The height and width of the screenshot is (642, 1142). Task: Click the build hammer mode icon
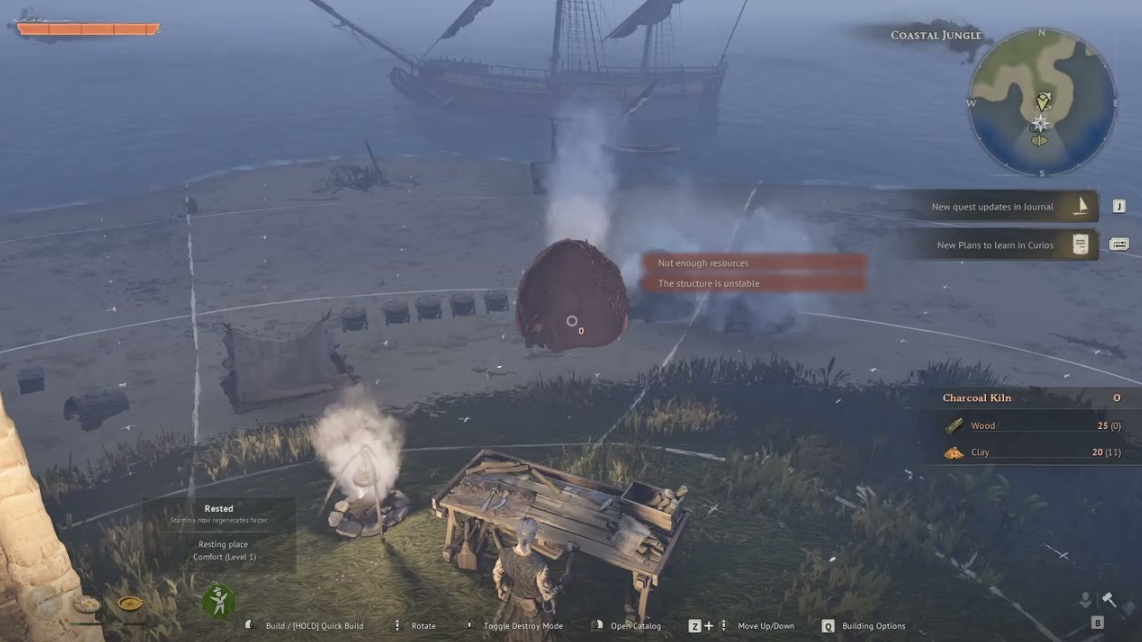pyautogui.click(x=1109, y=599)
